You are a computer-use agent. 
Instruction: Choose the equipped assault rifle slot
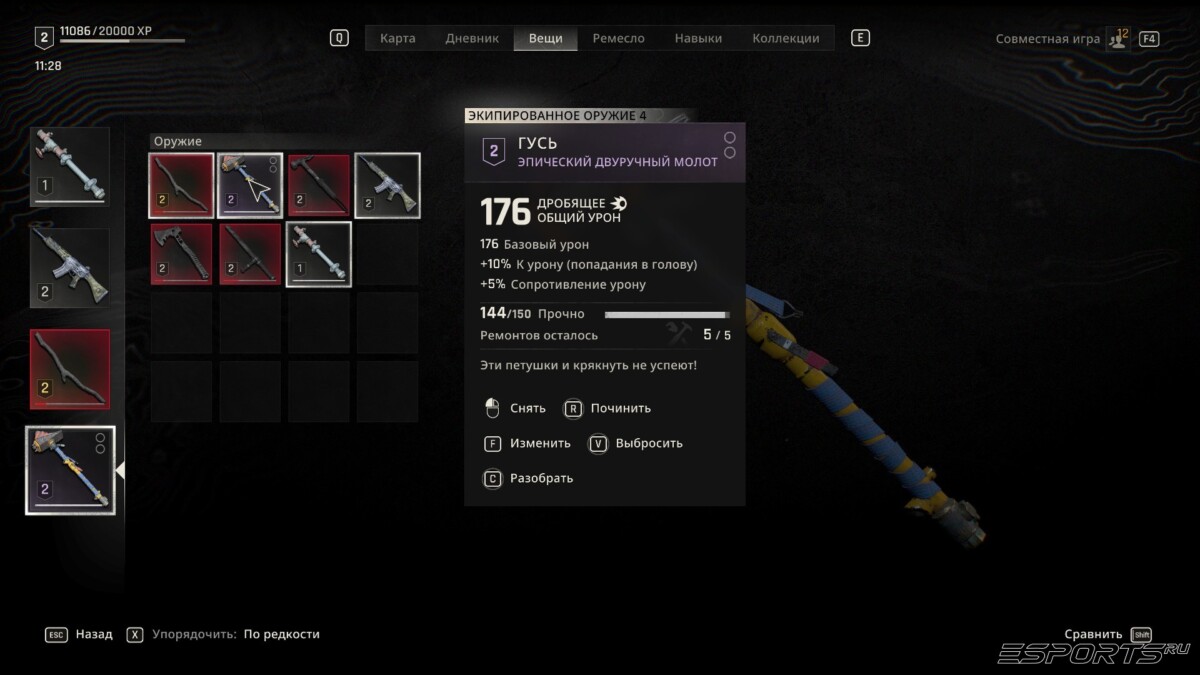[x=69, y=267]
